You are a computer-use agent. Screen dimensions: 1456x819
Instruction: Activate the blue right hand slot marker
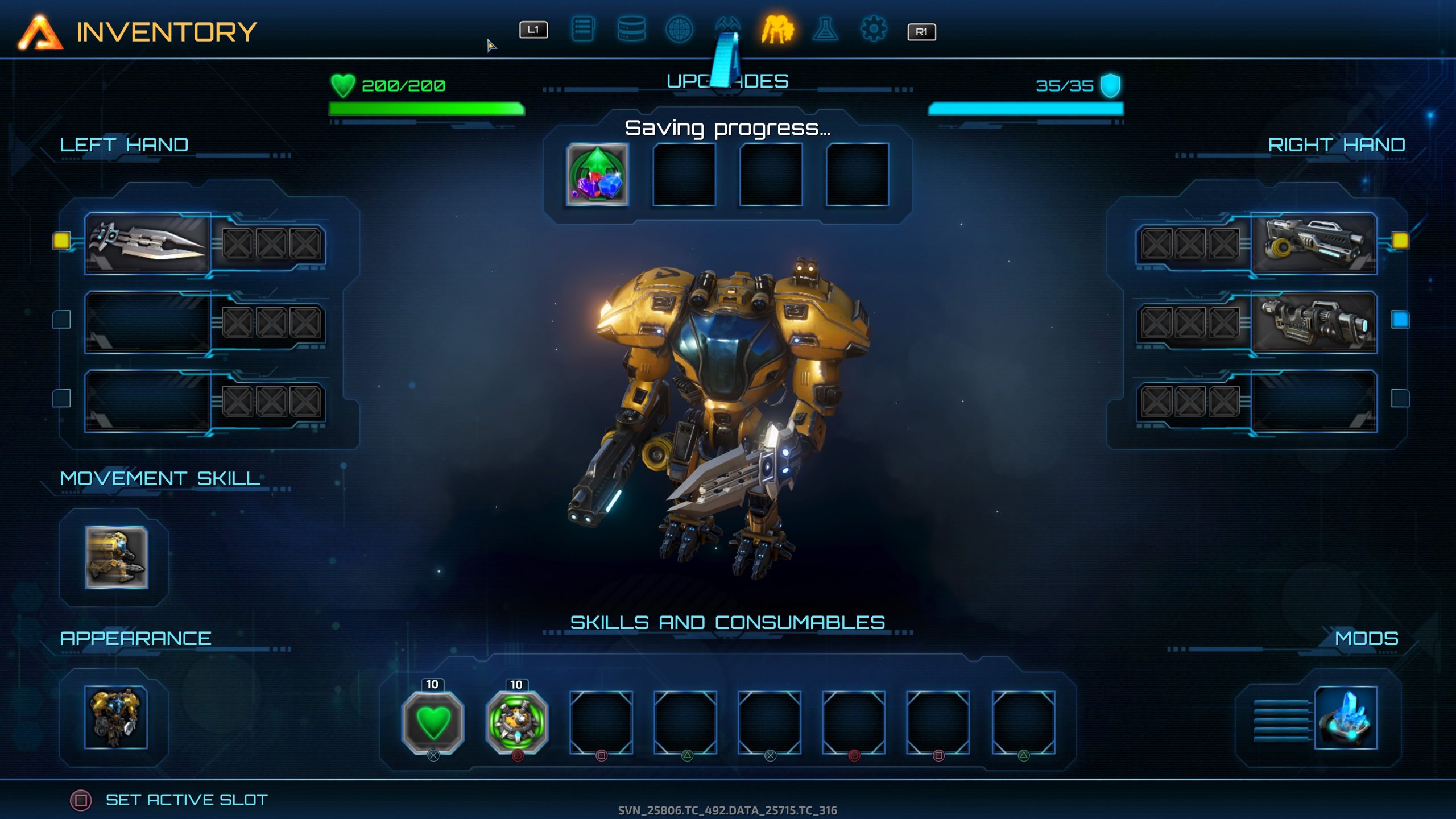(1400, 320)
